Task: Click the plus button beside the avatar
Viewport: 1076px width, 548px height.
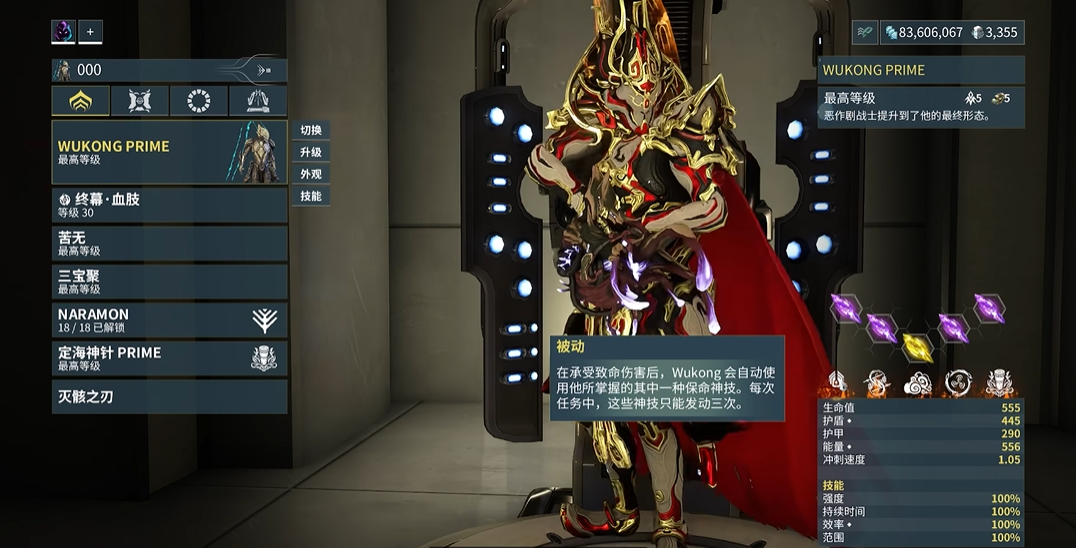Action: (90, 32)
